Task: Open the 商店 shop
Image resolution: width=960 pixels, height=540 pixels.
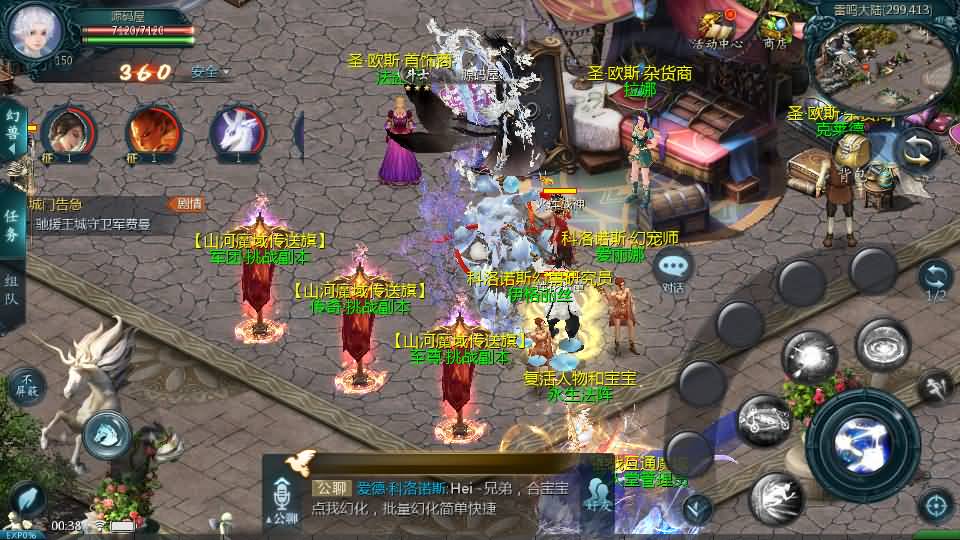Action: (775, 29)
